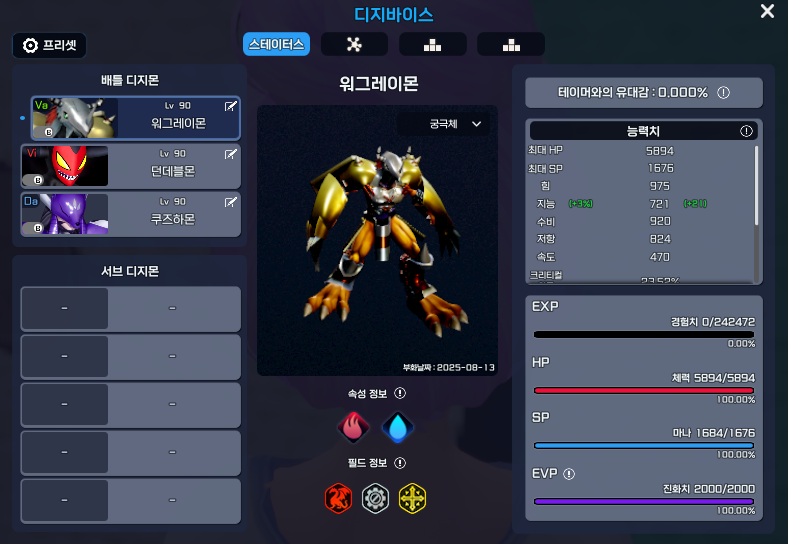
Task: Select the fire attribute icon
Action: click(354, 427)
